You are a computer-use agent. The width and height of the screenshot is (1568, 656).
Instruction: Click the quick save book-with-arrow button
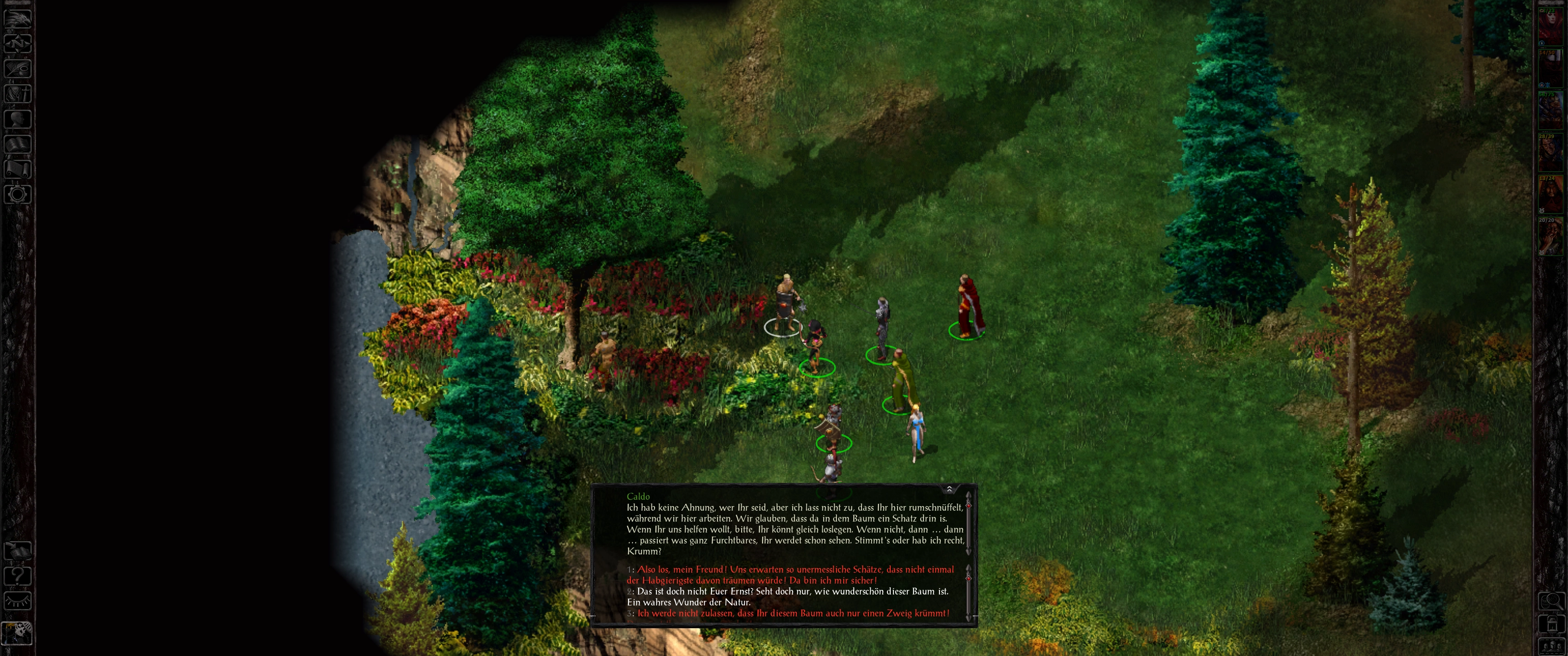pos(18,551)
